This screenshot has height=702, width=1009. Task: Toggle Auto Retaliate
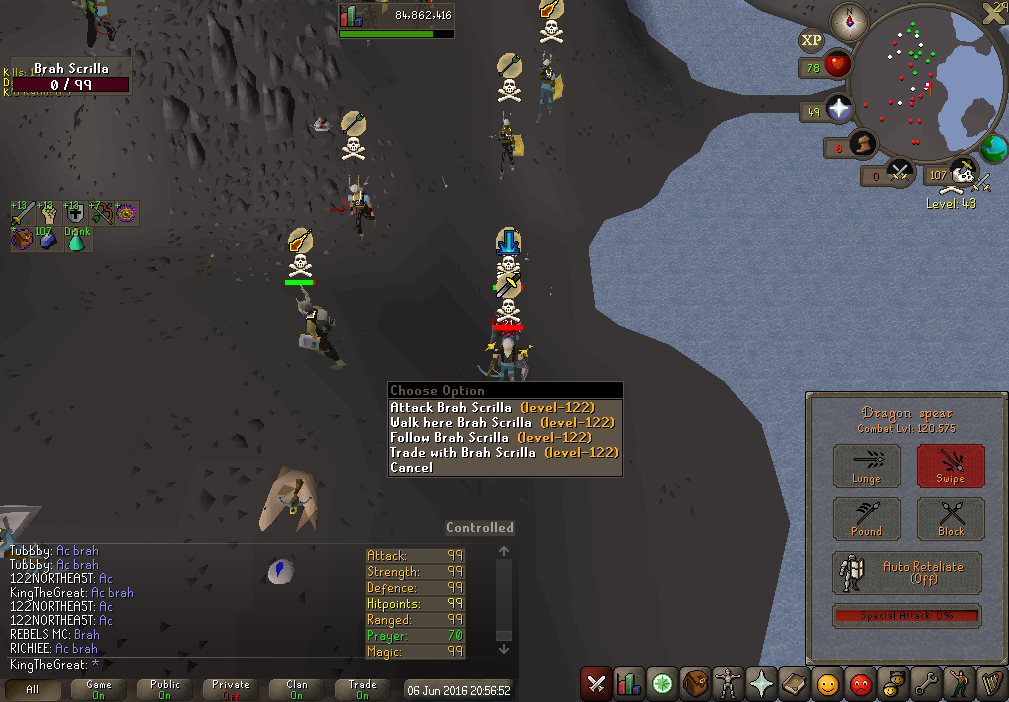click(907, 573)
